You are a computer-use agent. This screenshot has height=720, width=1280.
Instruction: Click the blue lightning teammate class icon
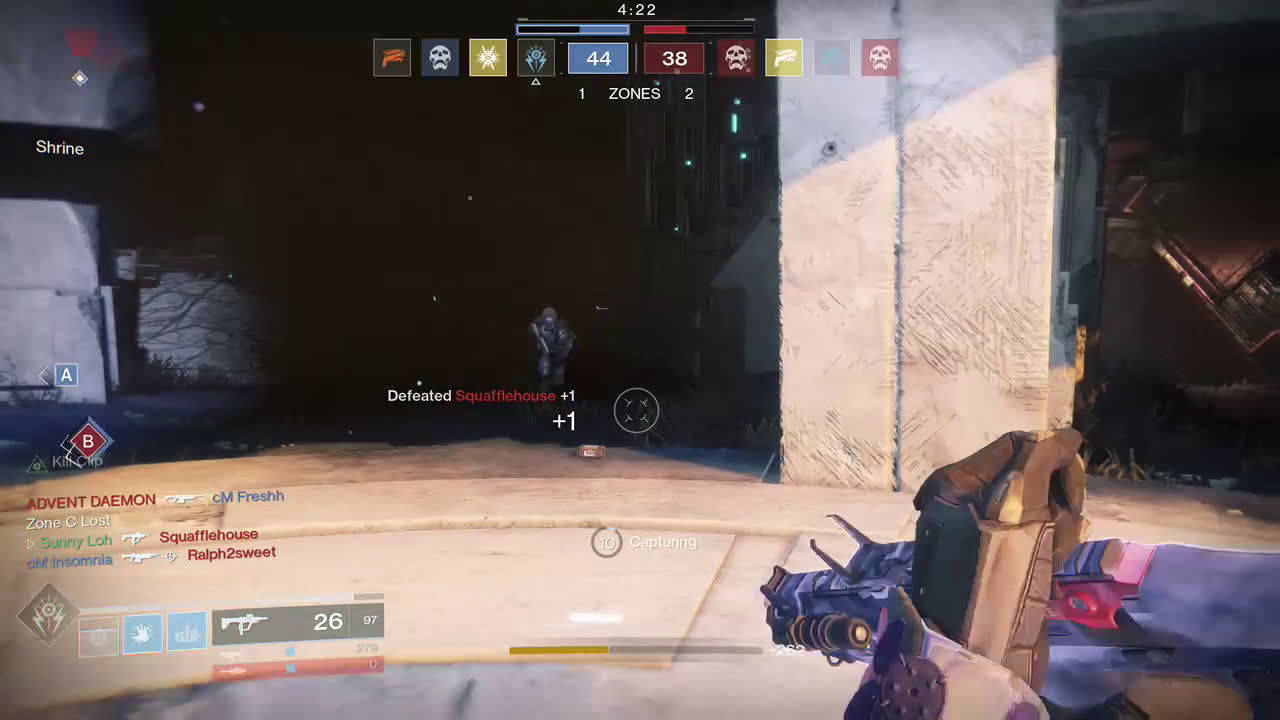point(536,58)
